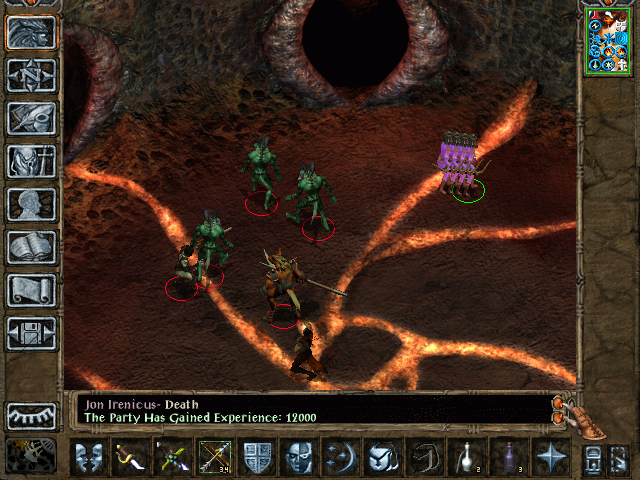Open the options floppy disk menu
This screenshot has width=640, height=480.
click(32, 333)
